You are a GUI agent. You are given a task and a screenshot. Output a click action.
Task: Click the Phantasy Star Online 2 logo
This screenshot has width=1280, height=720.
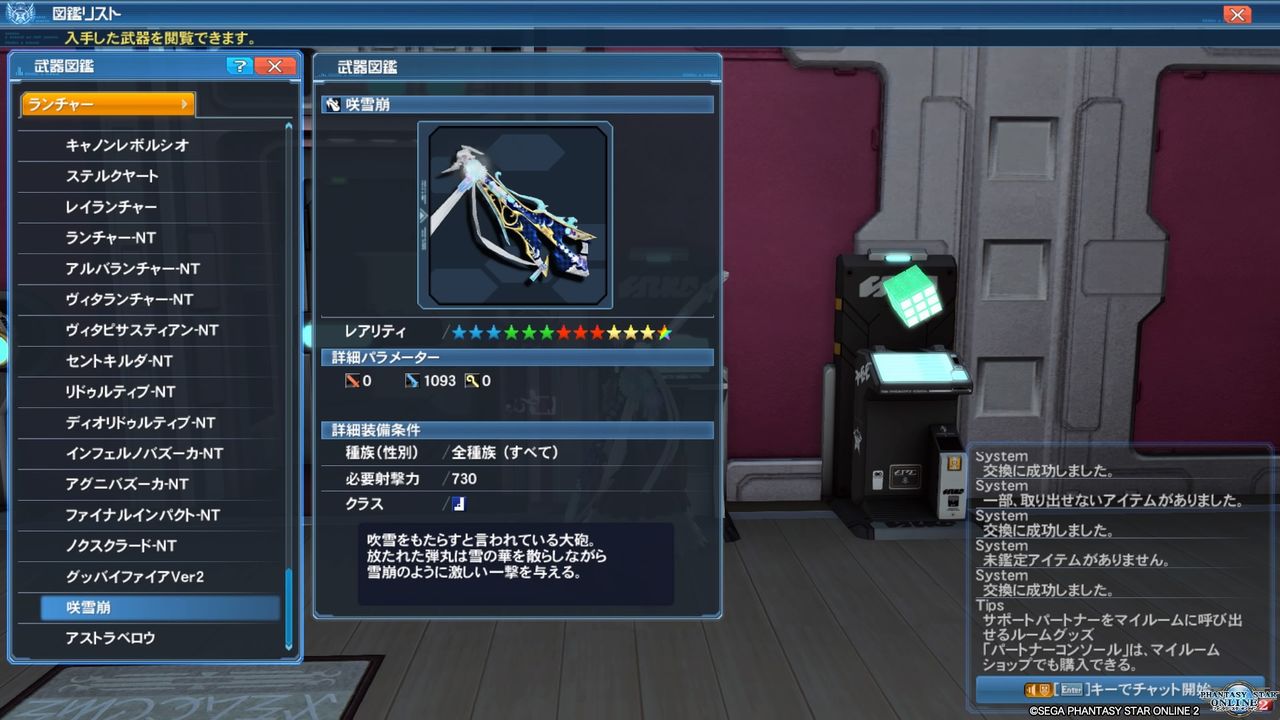tap(1240, 700)
